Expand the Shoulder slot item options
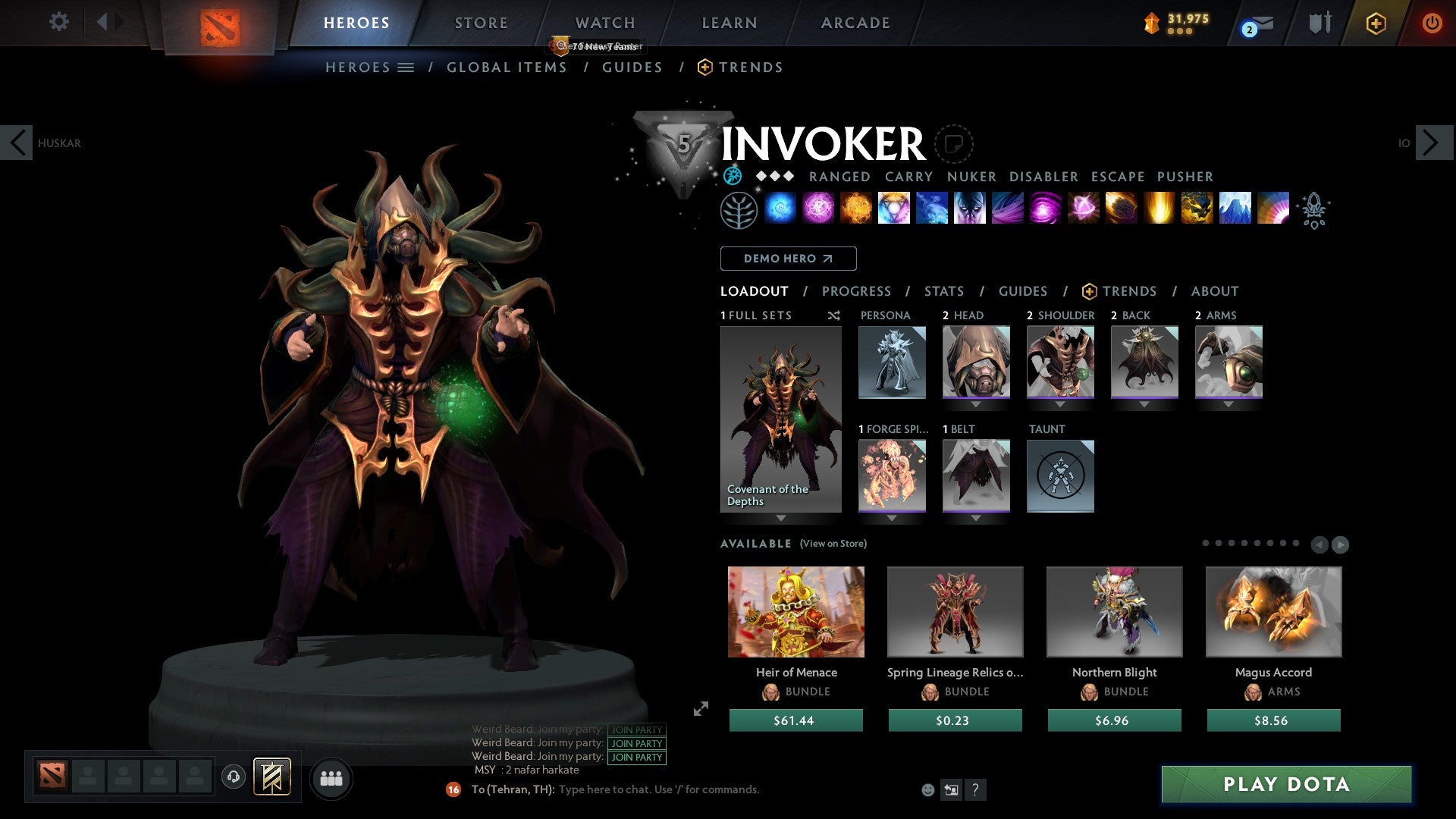 (x=1060, y=404)
